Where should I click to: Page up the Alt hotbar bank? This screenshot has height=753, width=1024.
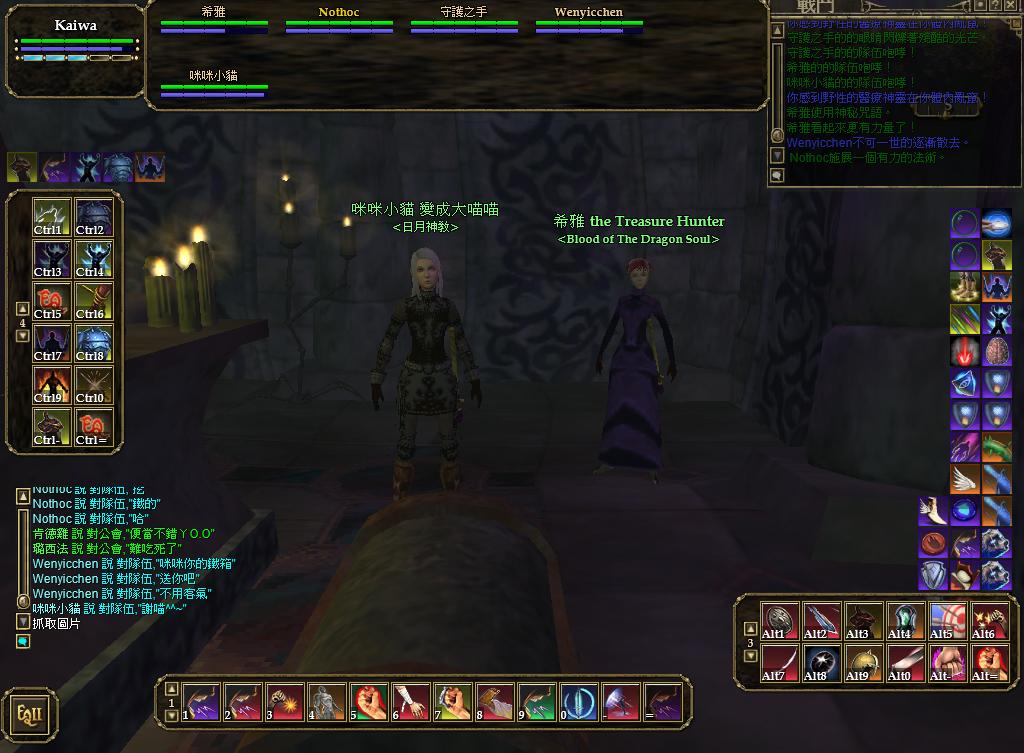pyautogui.click(x=751, y=628)
